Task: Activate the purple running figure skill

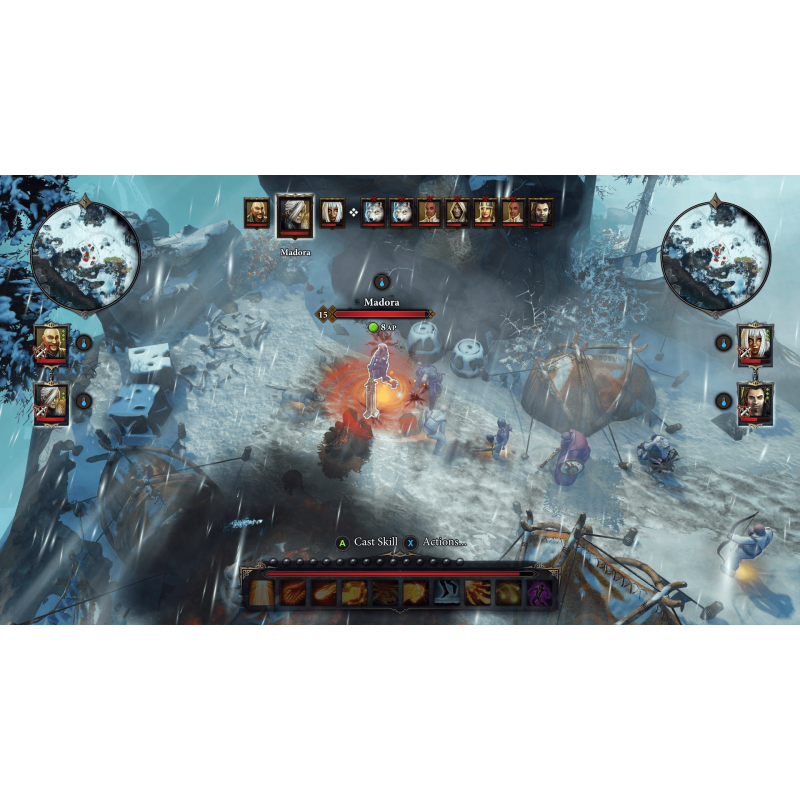Action: (x=541, y=593)
